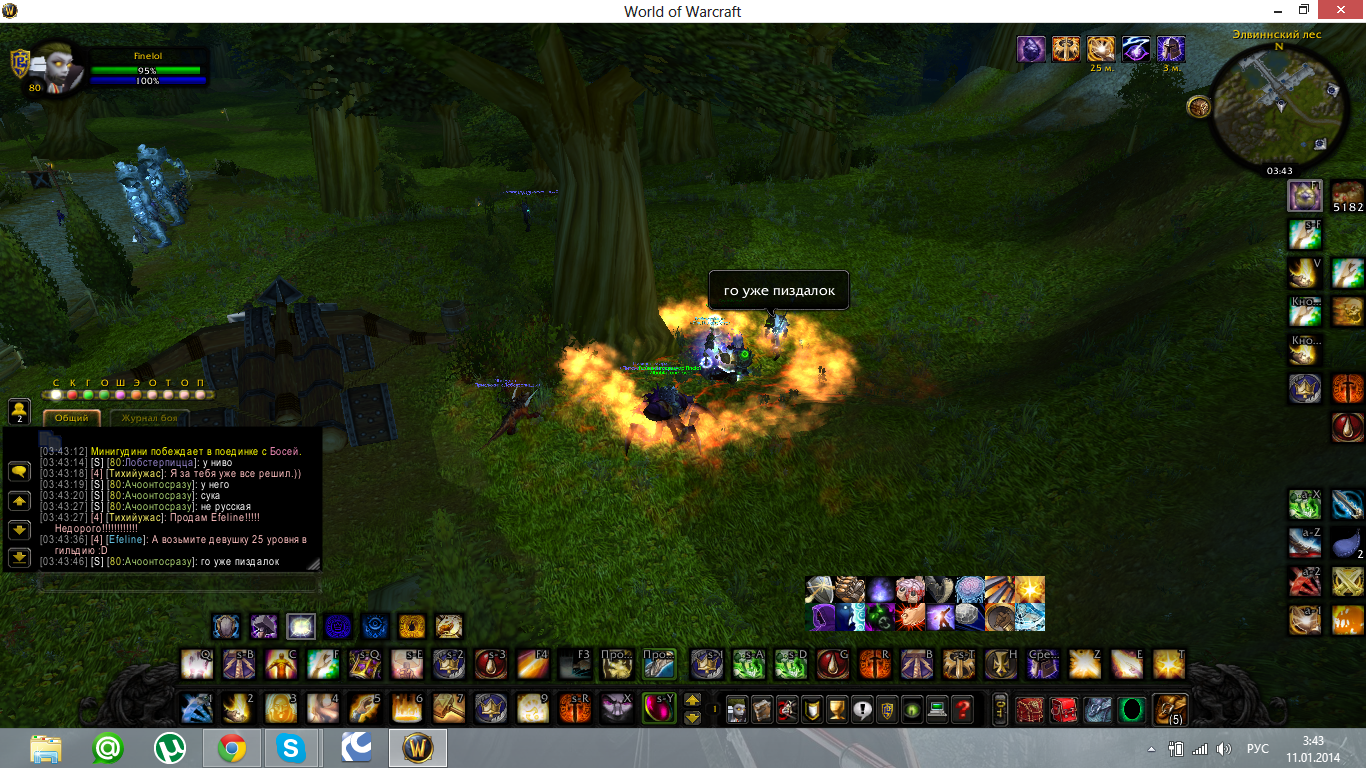Open the quest log exclamation bubble button

[861, 709]
